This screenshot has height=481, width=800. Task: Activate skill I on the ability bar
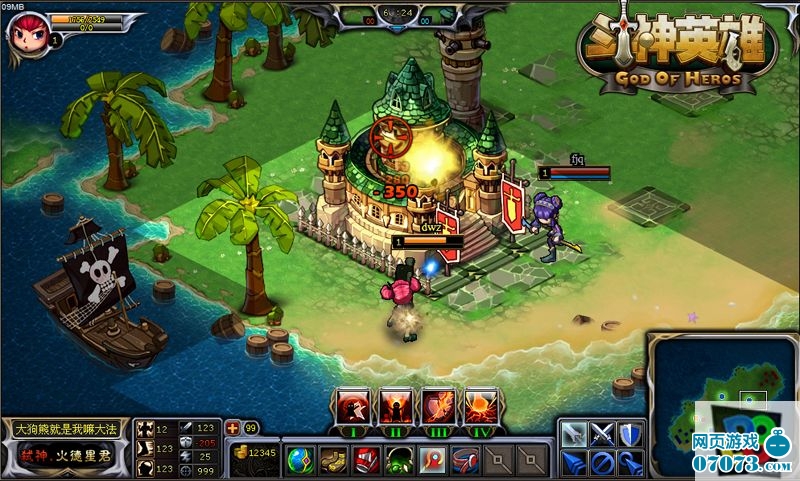point(352,407)
